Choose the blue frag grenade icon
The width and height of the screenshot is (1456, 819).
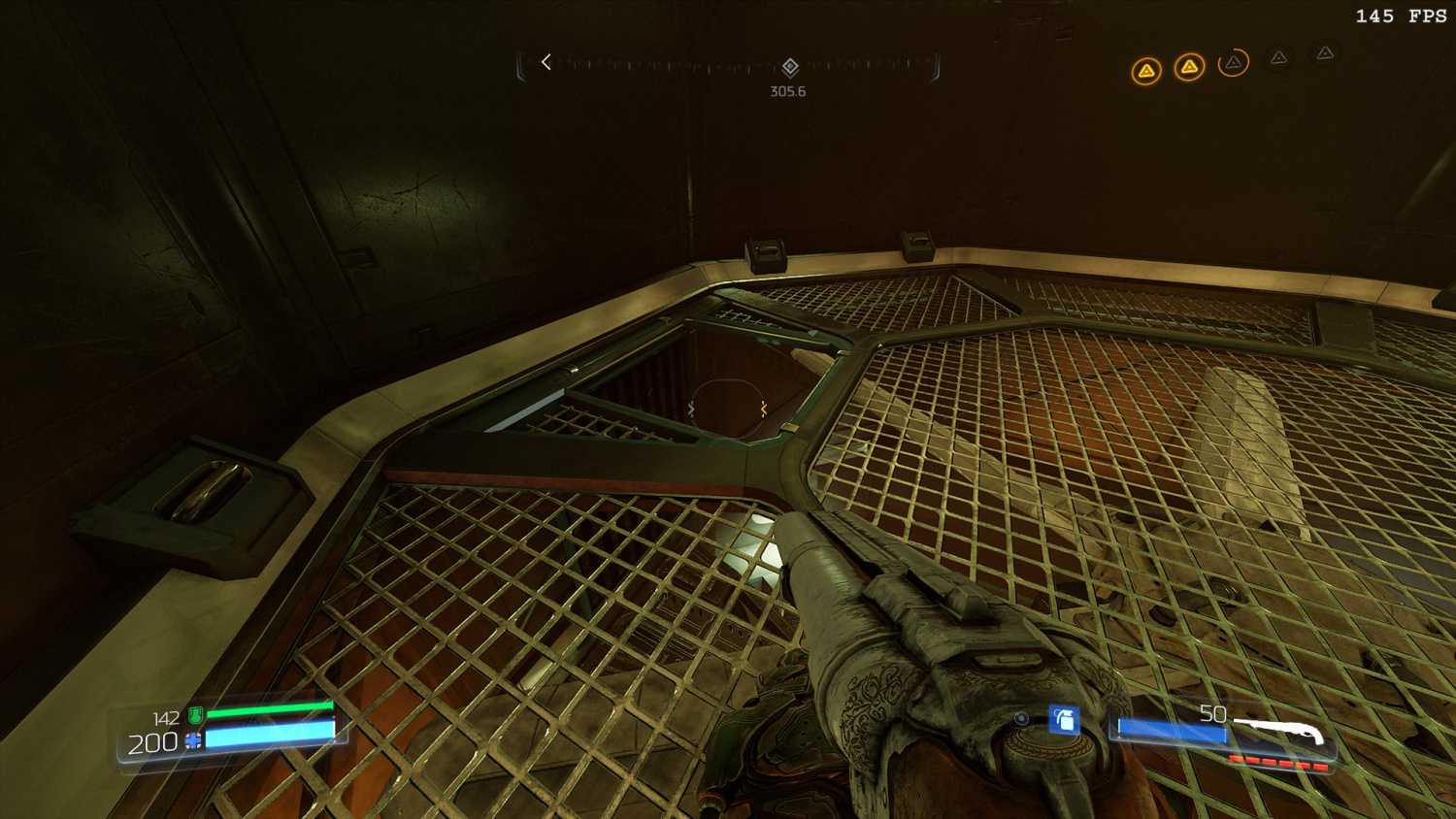(x=1064, y=719)
